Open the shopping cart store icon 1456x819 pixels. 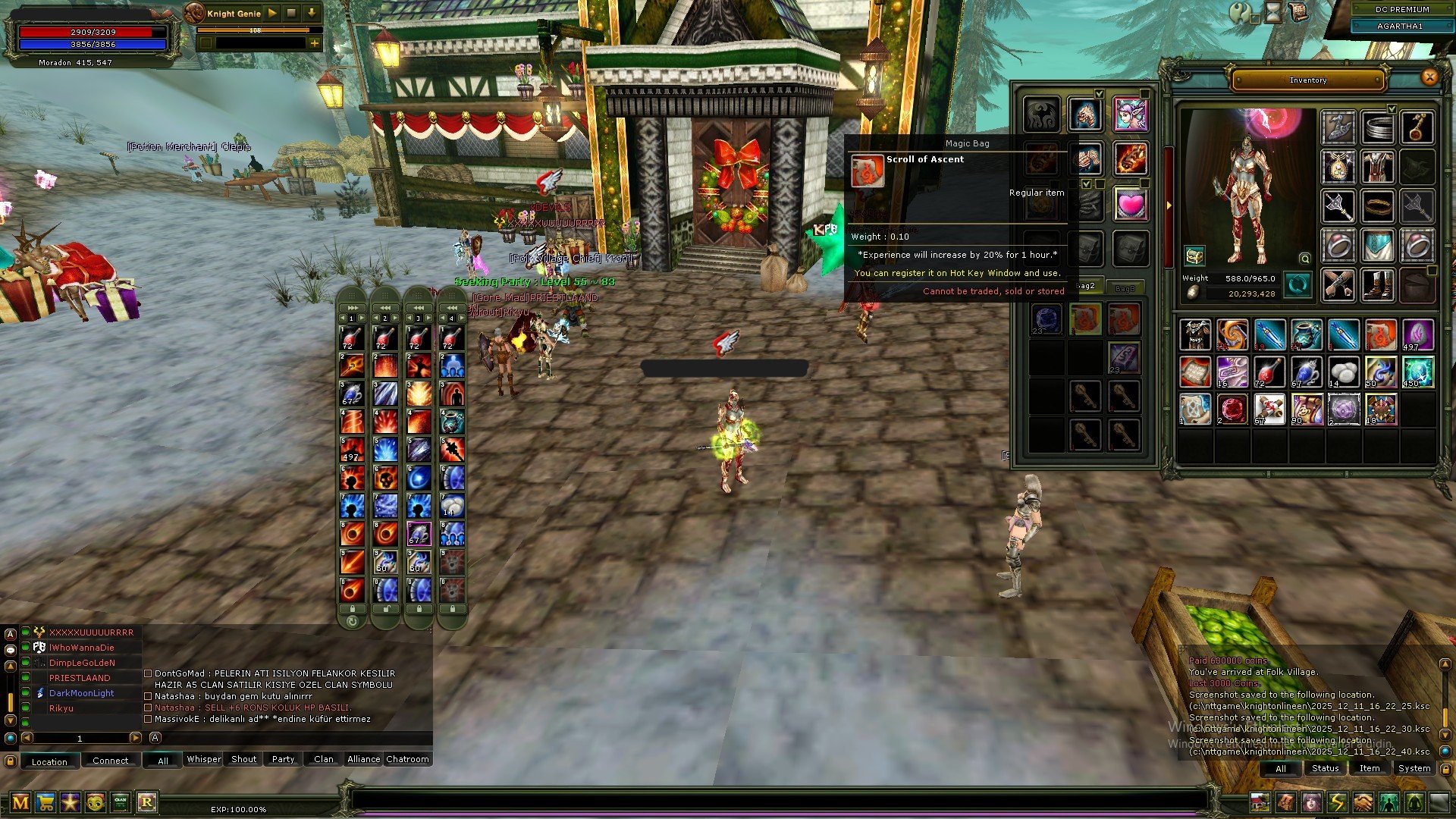[x=46, y=802]
